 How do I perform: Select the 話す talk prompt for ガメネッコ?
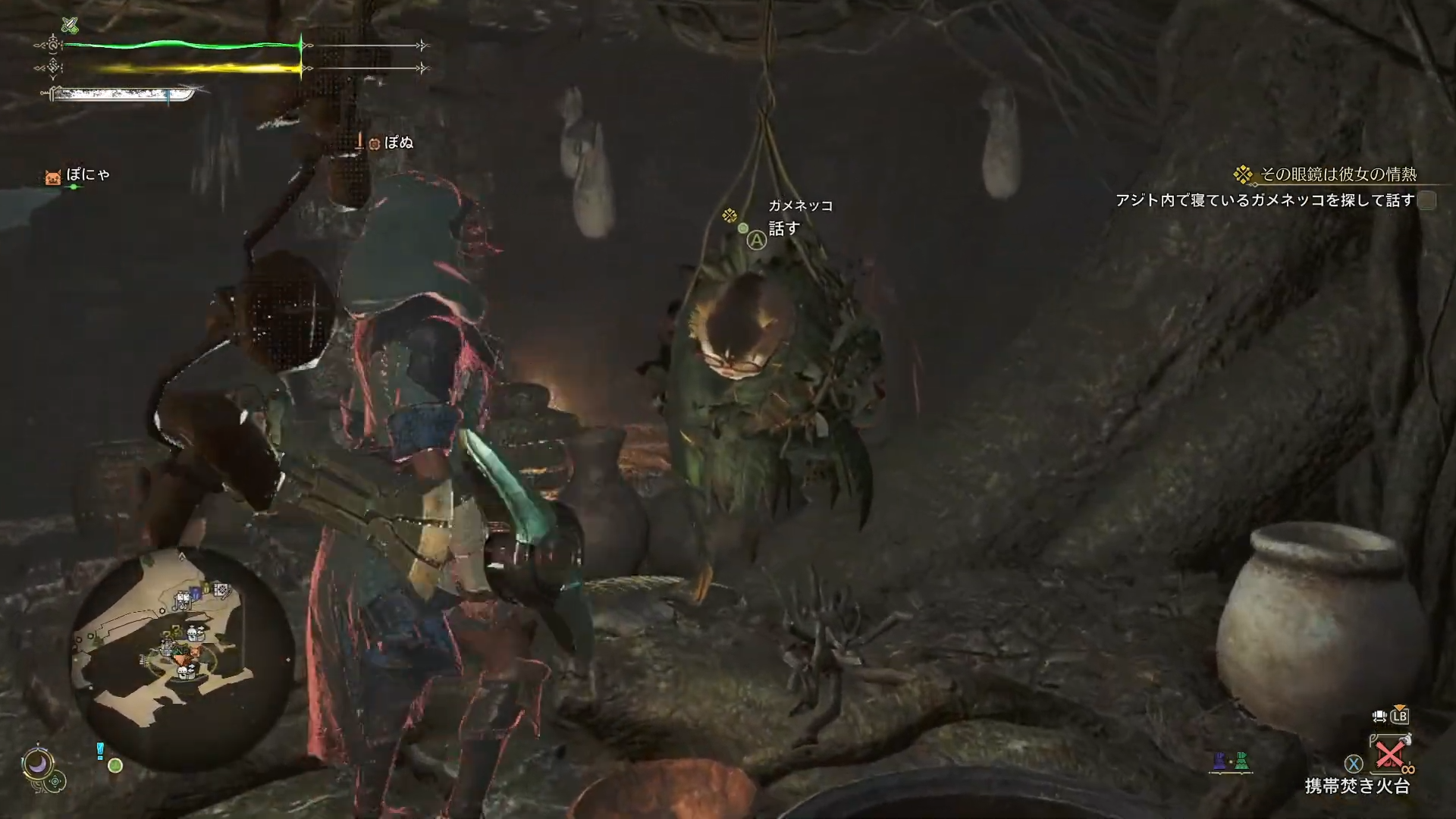(783, 229)
